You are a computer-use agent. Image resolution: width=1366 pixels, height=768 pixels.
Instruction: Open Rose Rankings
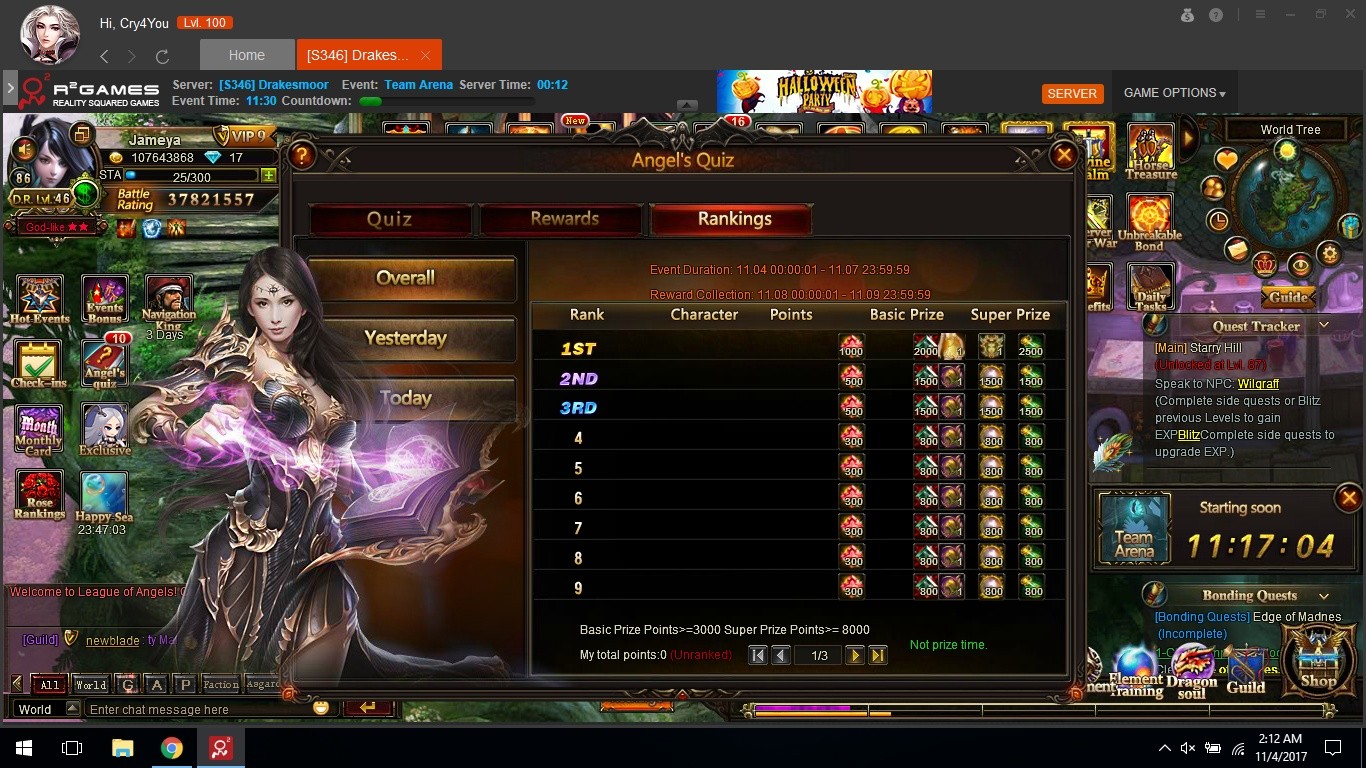coord(39,495)
